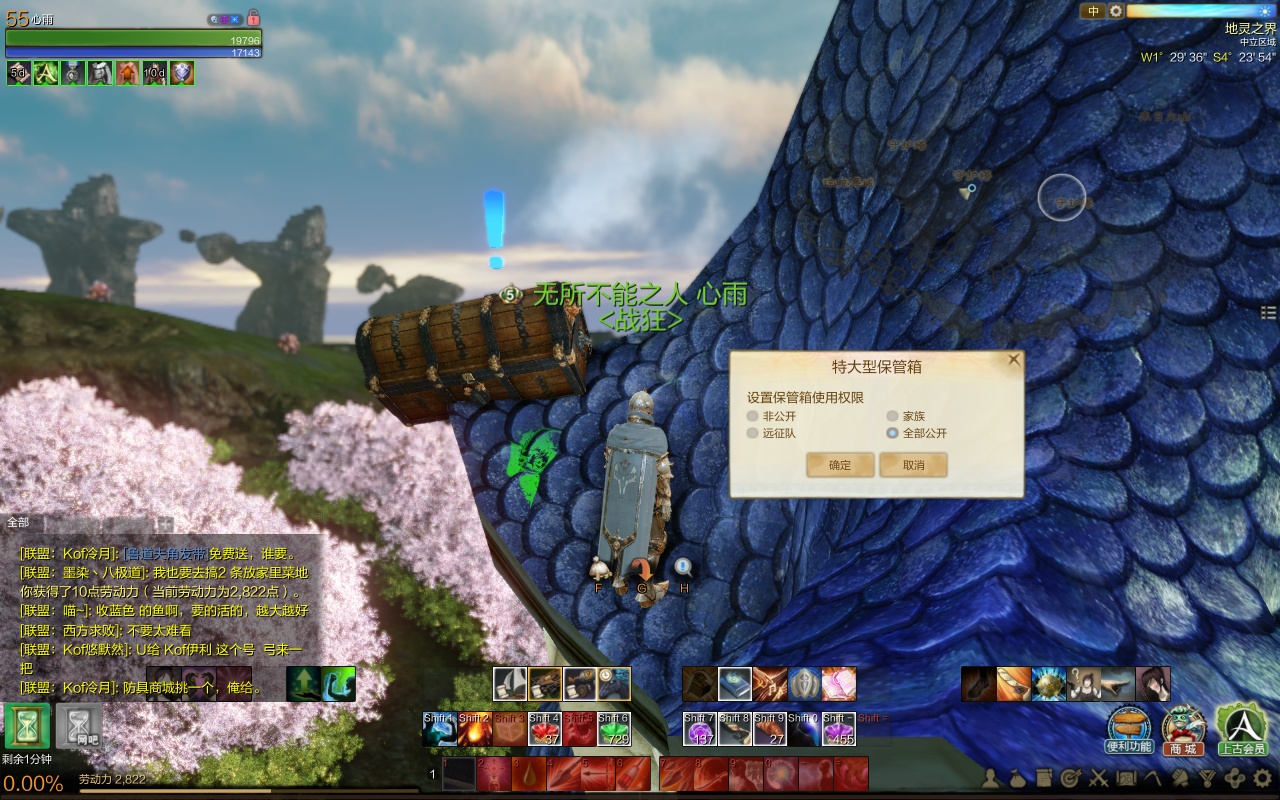Open the 便利功能 convenience menu
1280x800 pixels.
(1129, 728)
